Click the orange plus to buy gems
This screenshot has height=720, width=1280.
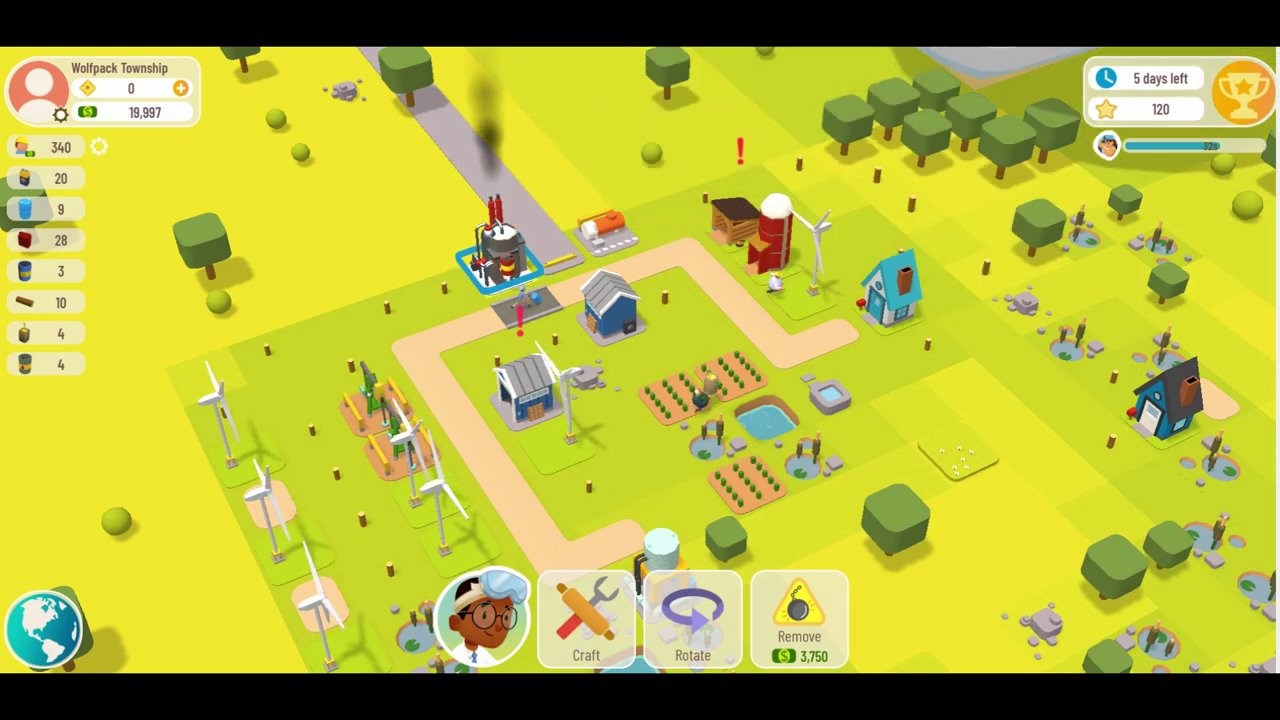(180, 88)
